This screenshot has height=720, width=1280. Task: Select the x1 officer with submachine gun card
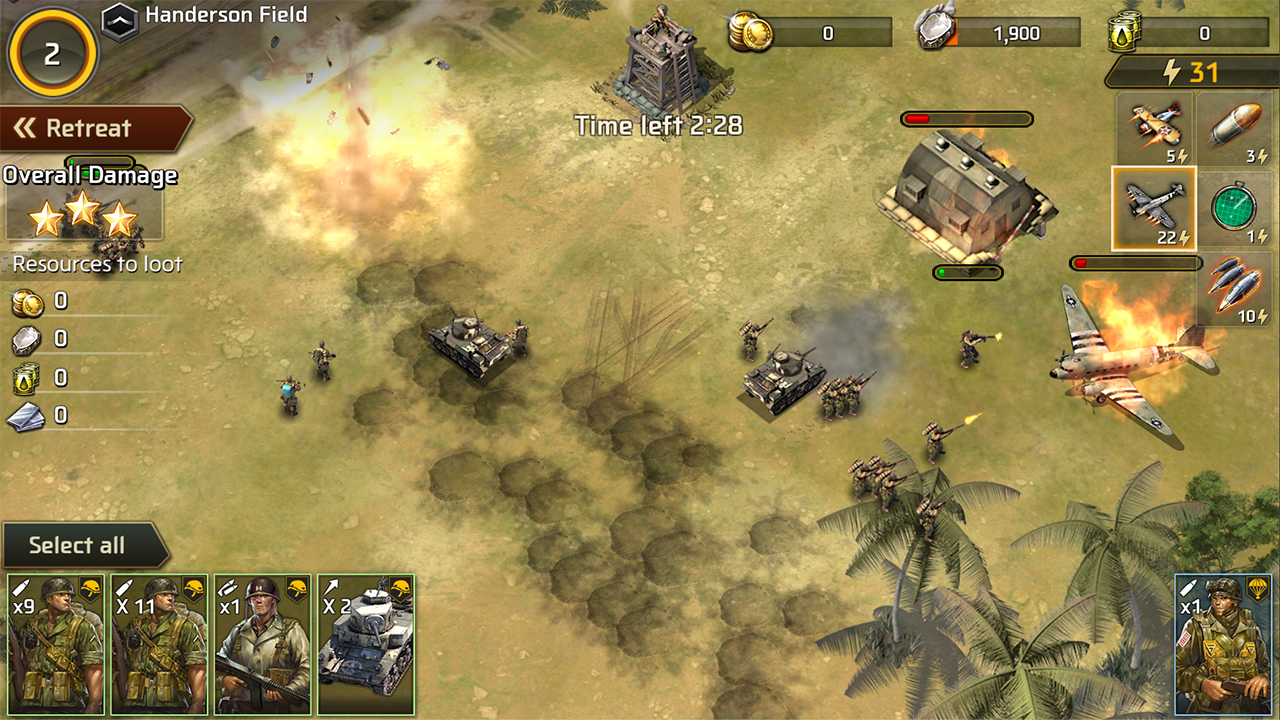[x=262, y=644]
